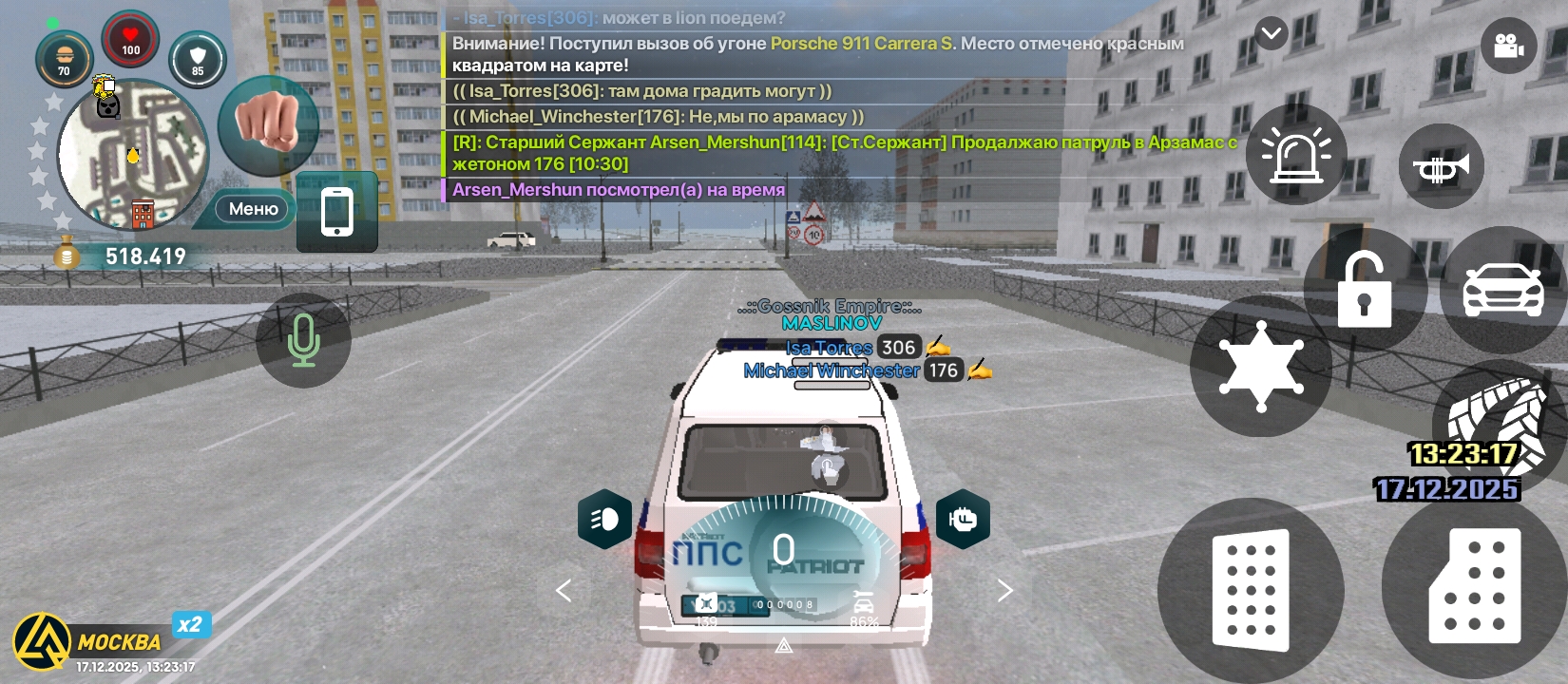Viewport: 1568px width, 684px height.
Task: Toggle the green microphone voice chat
Action: coord(303,340)
